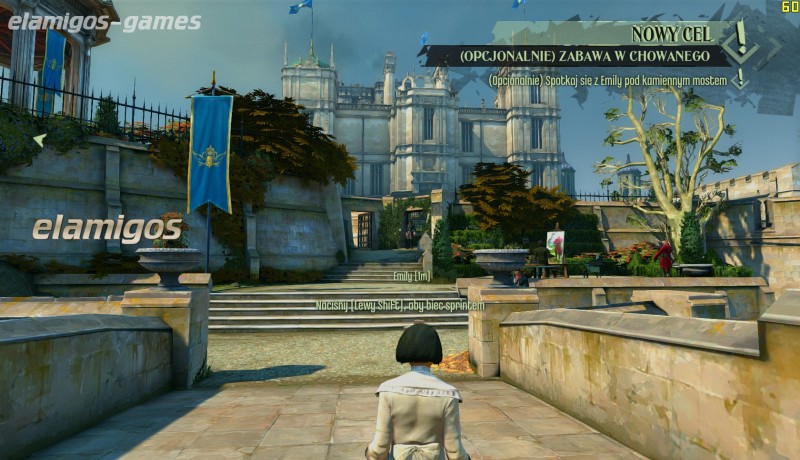Select the Zabawa w chowanego objective title
The width and height of the screenshot is (800, 460).
click(573, 56)
